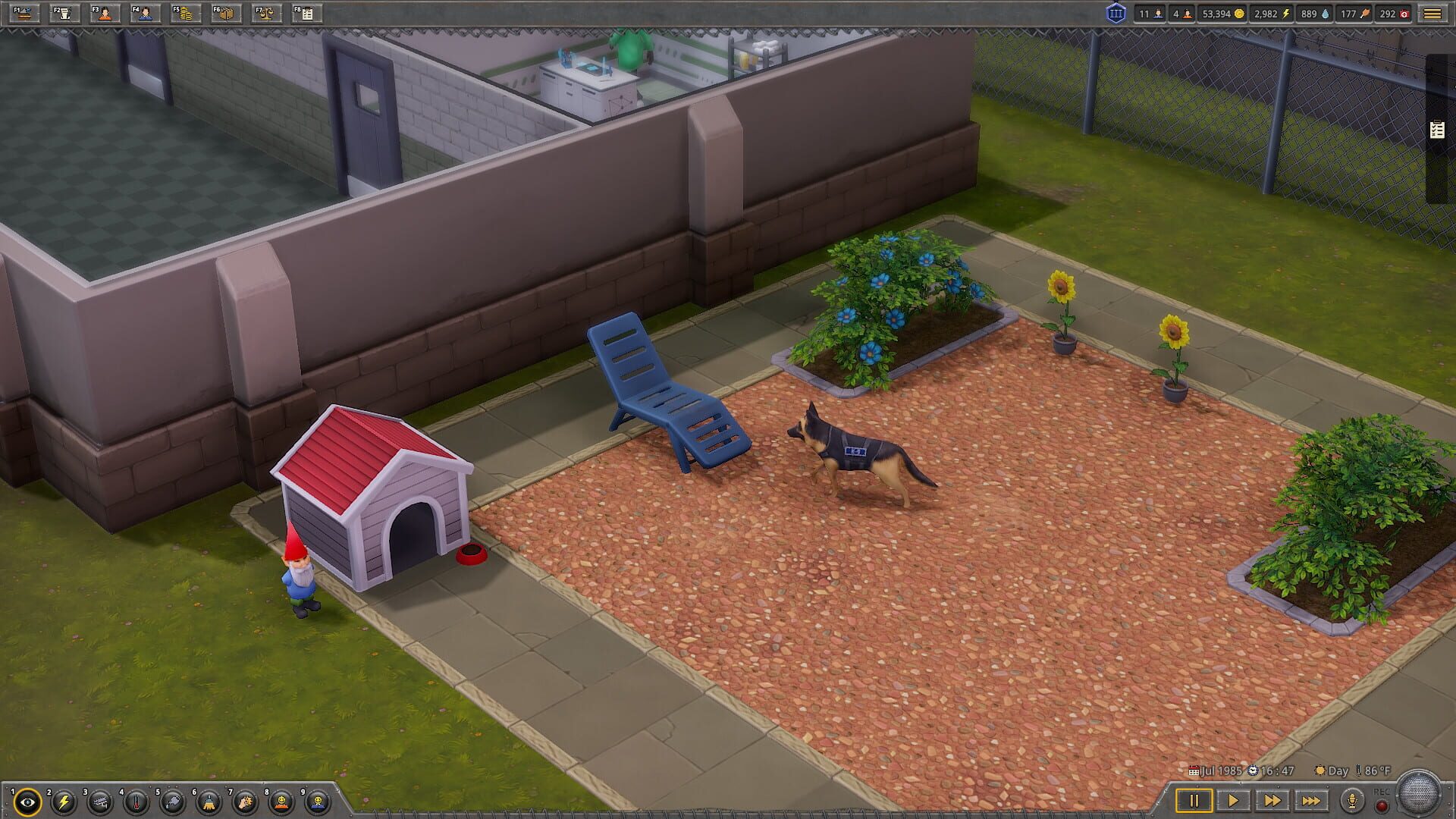Screen dimensions: 1456x819
Task: Toggle the CCTV coverage view
Action: tap(99, 802)
